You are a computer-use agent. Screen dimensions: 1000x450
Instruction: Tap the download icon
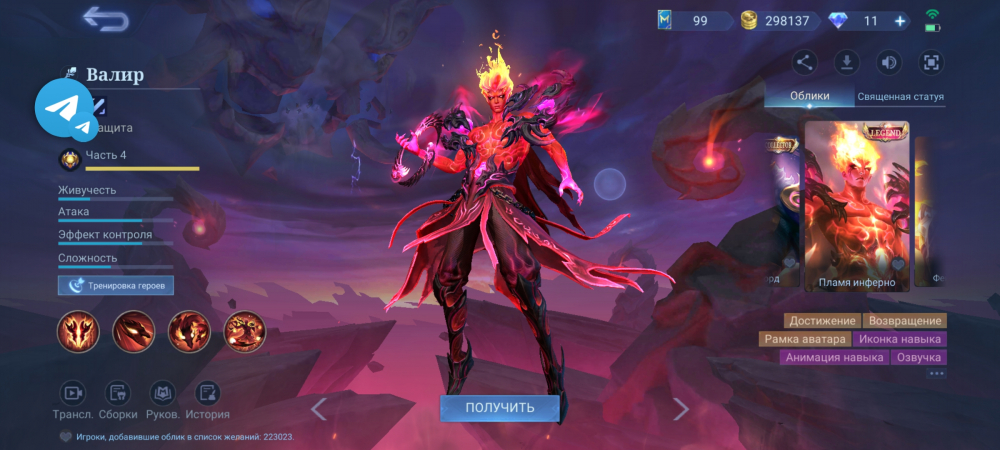pos(846,63)
